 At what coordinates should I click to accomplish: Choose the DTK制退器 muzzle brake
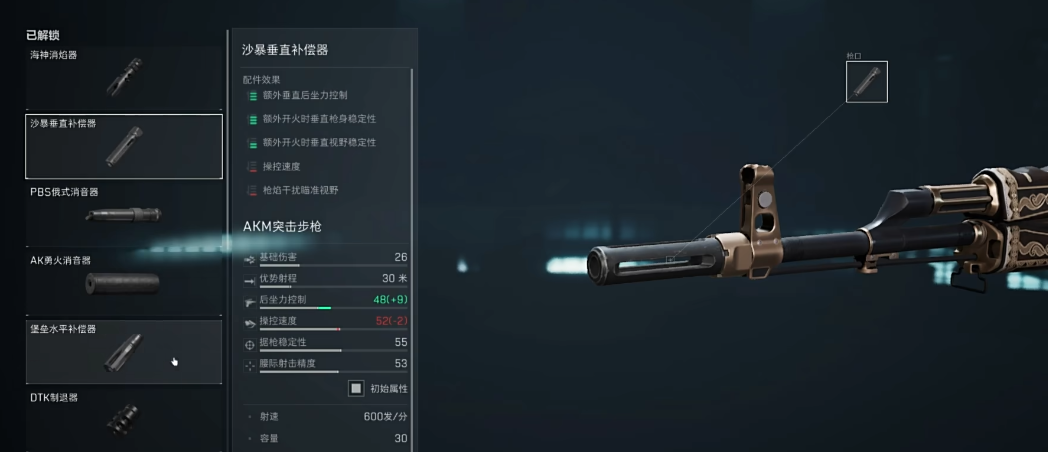(x=124, y=419)
